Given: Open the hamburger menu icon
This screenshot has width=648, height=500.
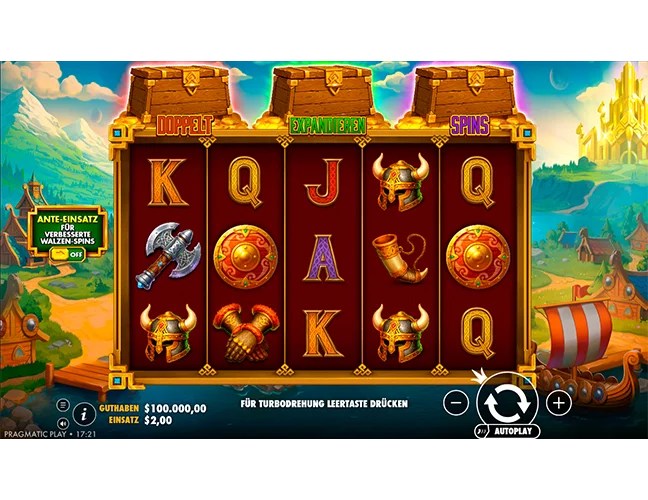Looking at the screenshot, I should click(65, 404).
